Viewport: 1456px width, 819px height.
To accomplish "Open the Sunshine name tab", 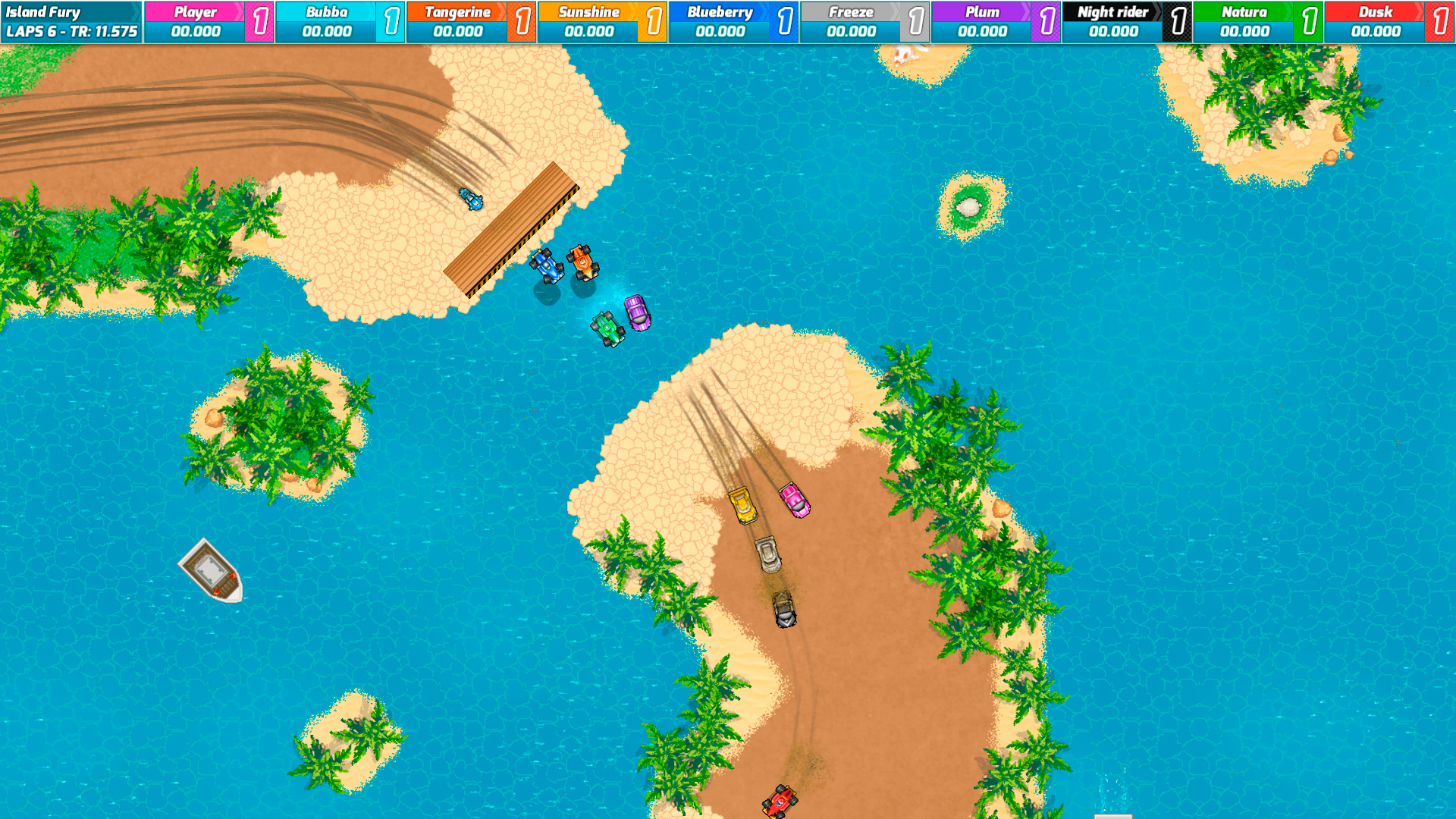I will point(590,11).
